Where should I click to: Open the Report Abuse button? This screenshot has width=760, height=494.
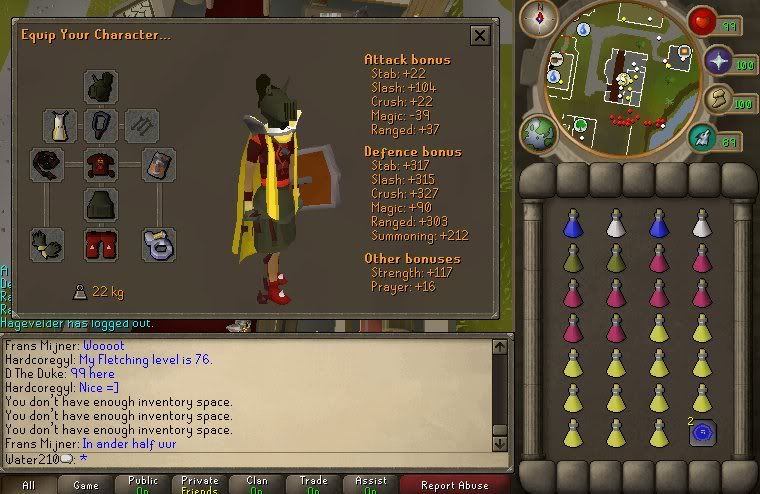(455, 485)
